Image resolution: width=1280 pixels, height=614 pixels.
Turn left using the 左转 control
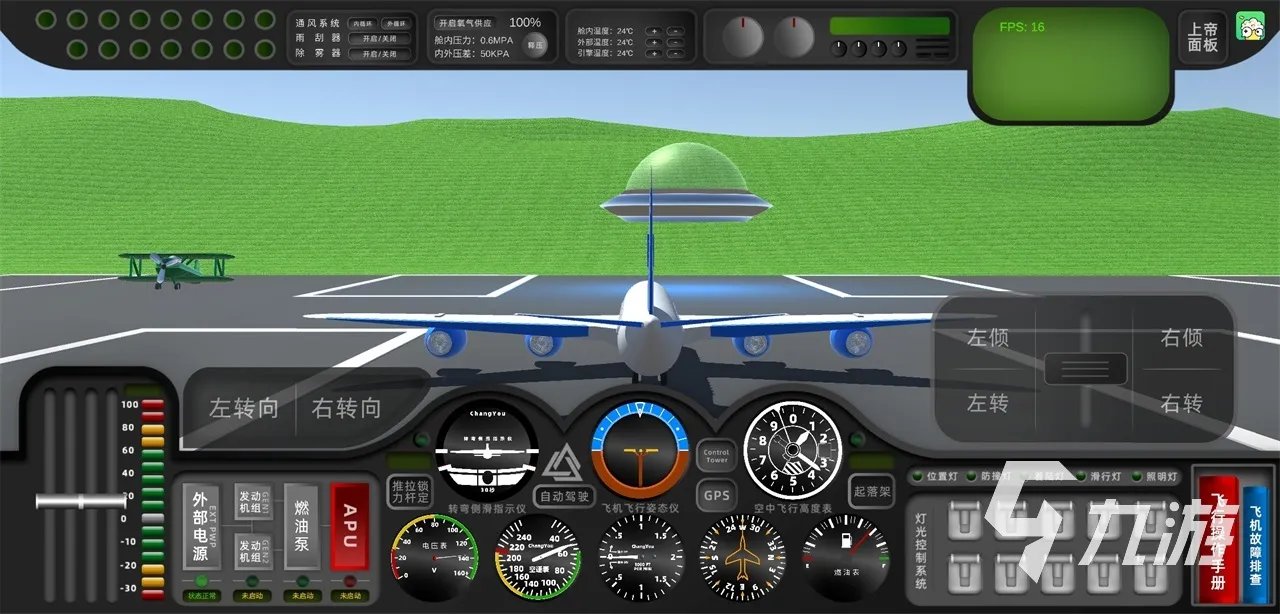987,403
